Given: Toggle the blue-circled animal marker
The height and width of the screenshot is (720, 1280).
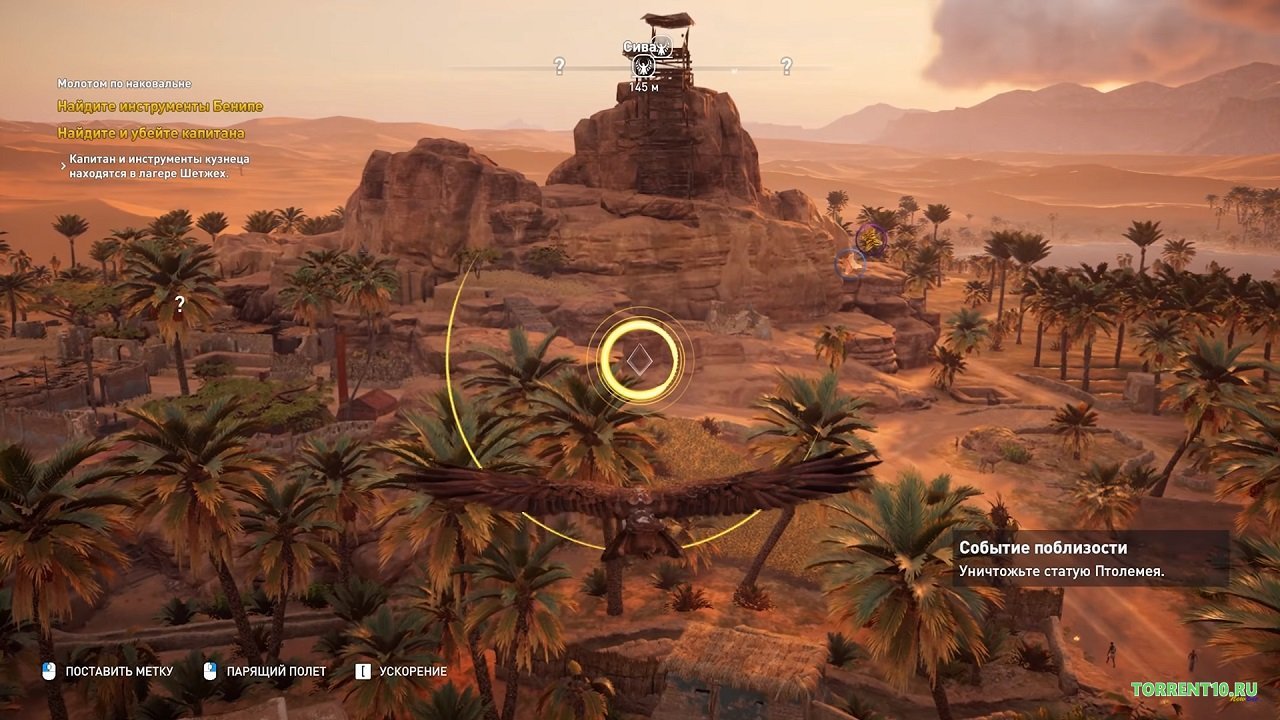Looking at the screenshot, I should (x=849, y=265).
